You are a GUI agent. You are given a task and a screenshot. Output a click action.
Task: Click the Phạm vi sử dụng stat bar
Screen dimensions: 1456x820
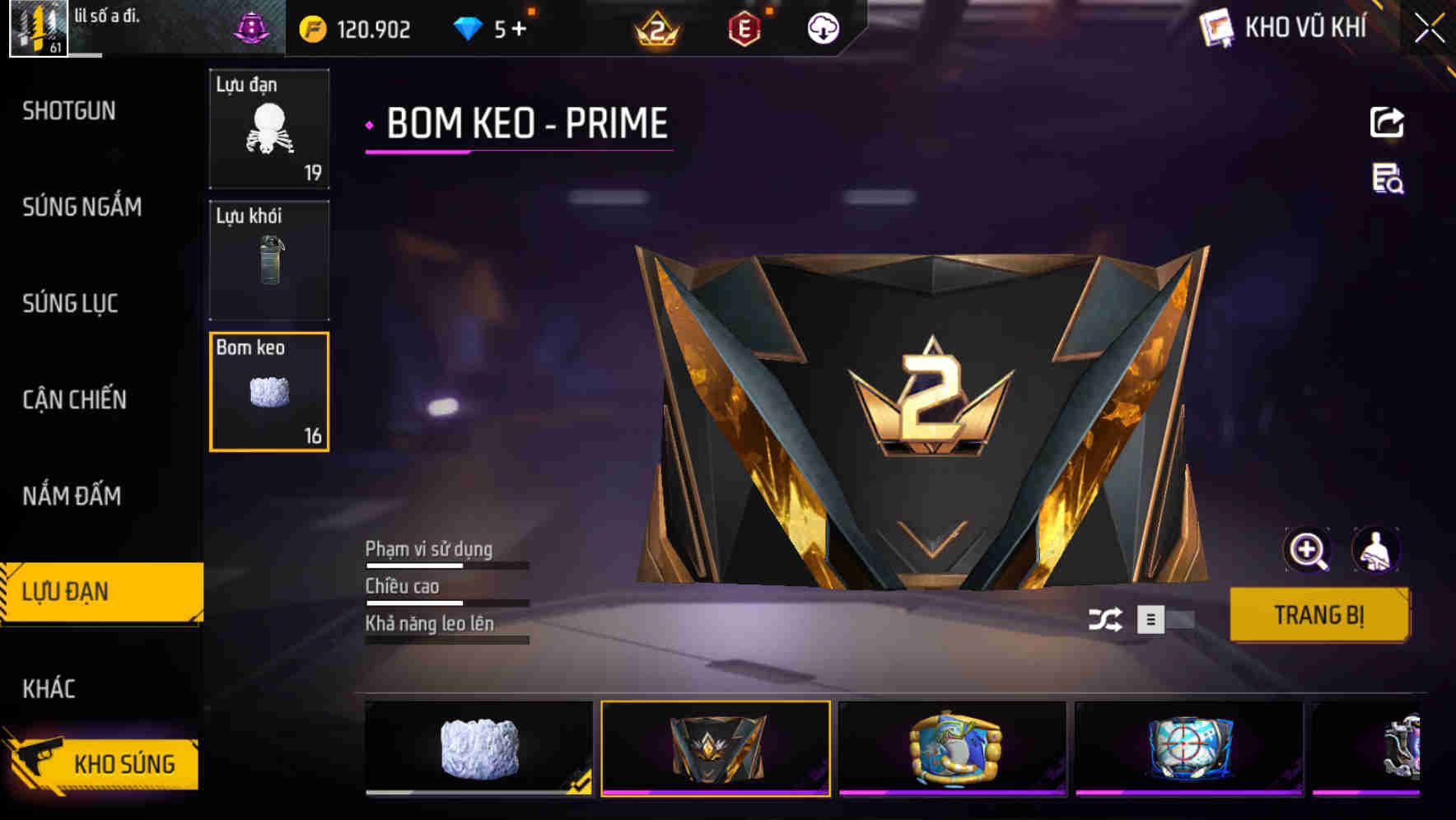pyautogui.click(x=446, y=565)
